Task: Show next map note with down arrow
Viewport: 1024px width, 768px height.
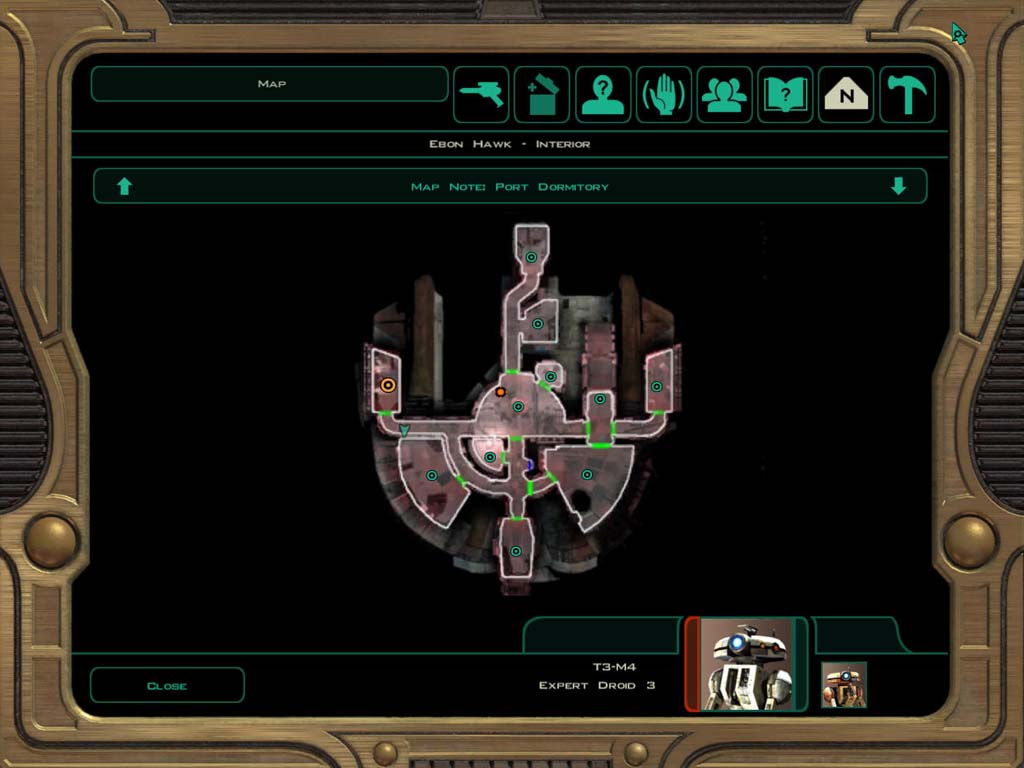Action: 898,186
